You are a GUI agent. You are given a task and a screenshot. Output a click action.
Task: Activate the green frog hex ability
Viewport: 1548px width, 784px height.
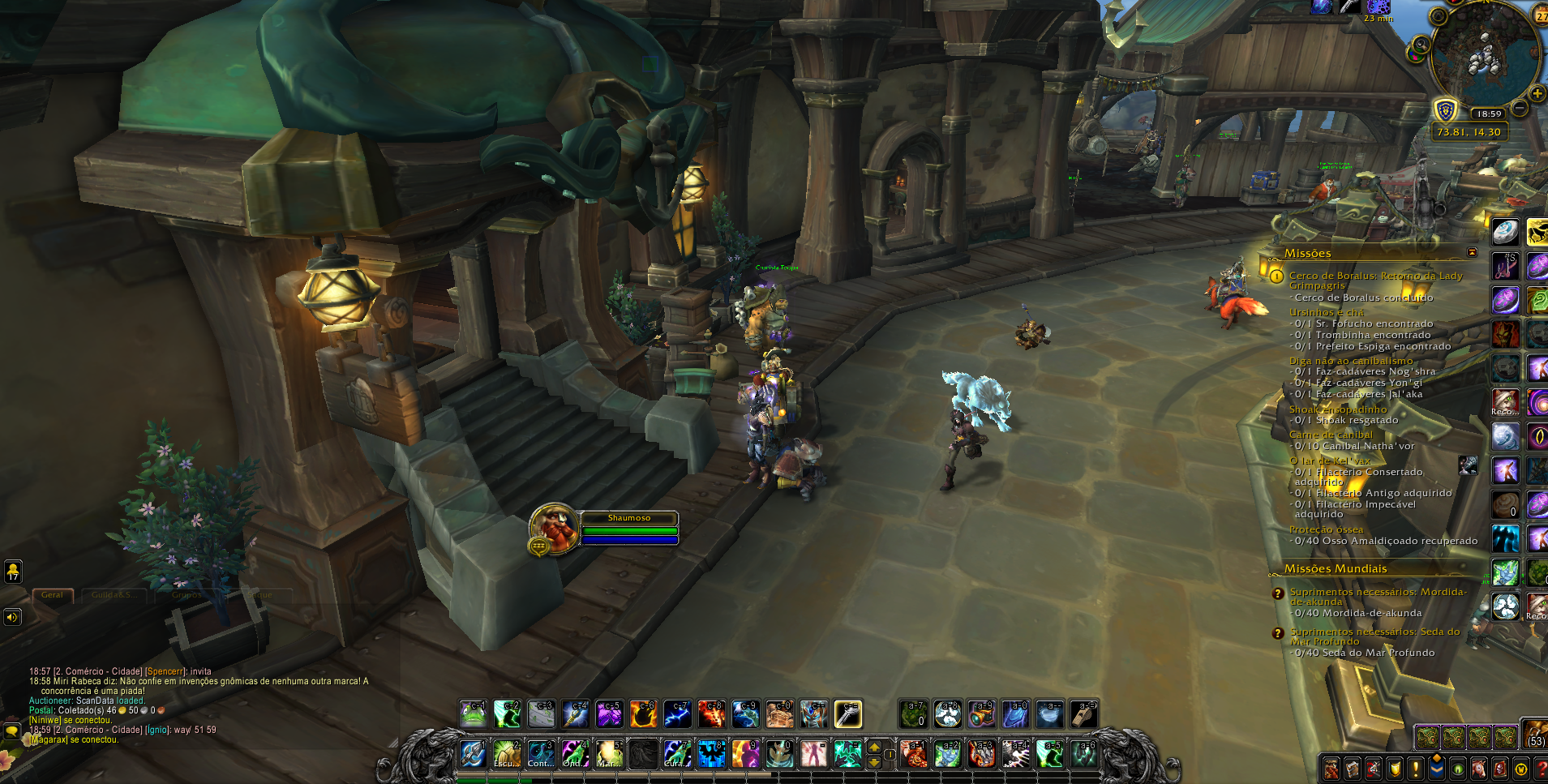coord(473,714)
